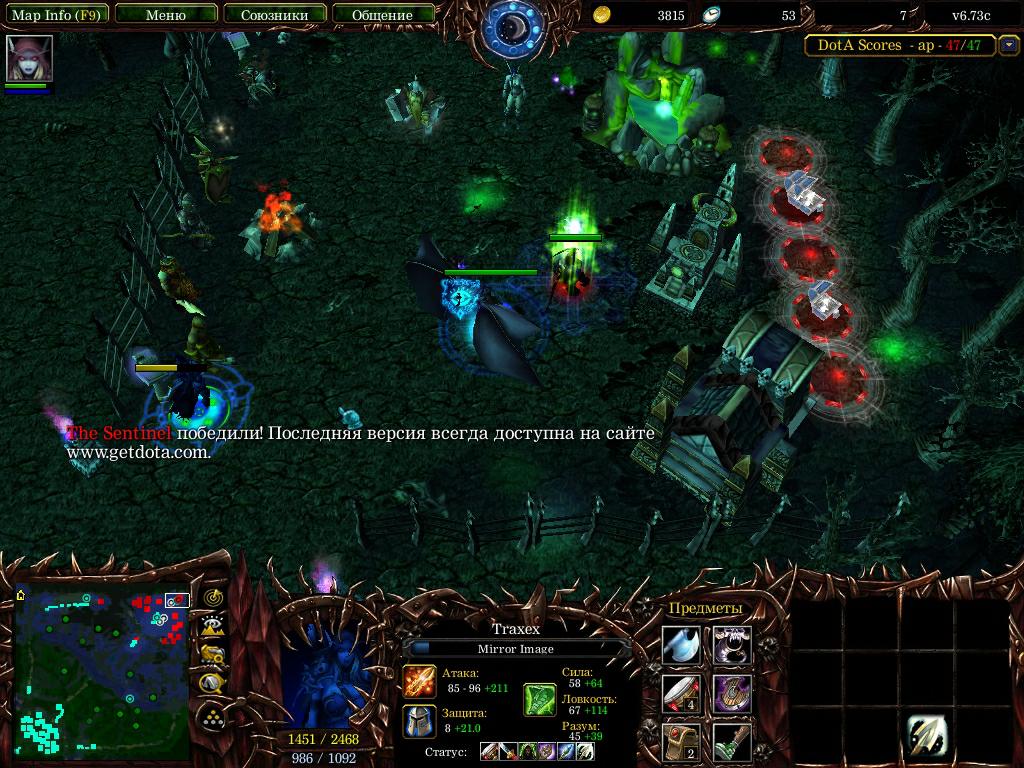
Task: Open the Общение chat log
Action: (x=383, y=15)
